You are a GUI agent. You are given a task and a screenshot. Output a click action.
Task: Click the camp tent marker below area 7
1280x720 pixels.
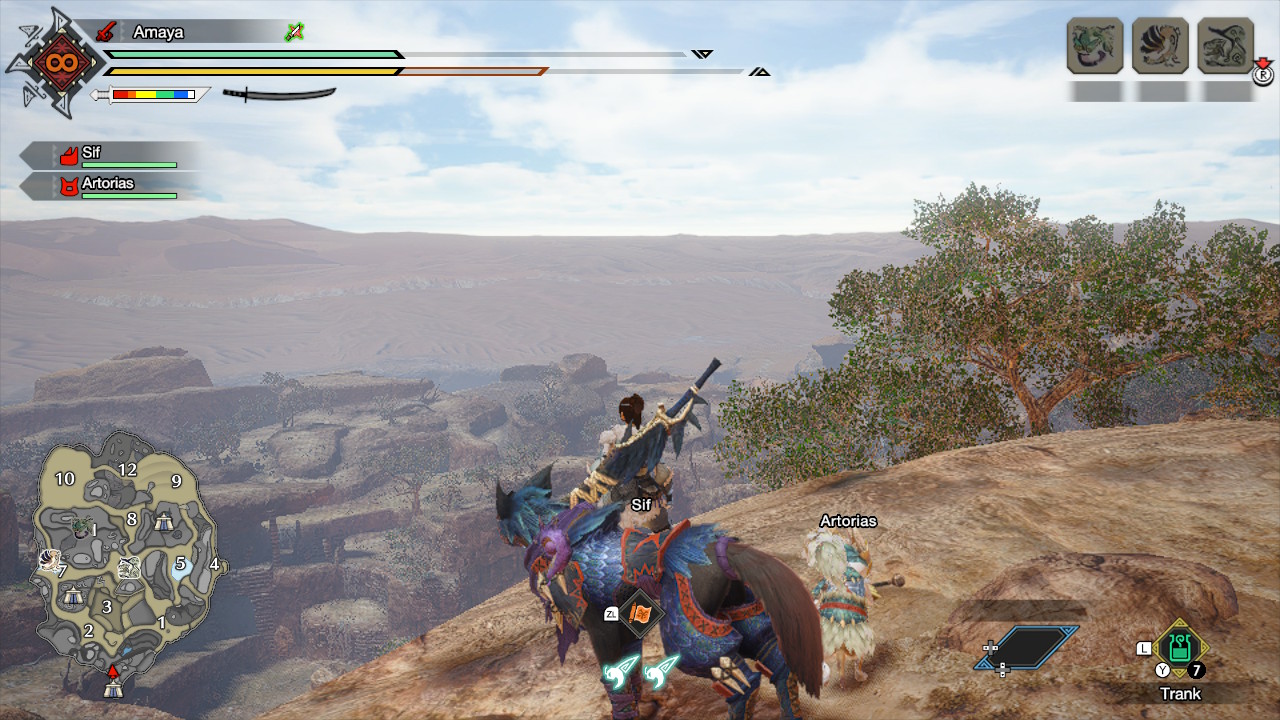point(72,596)
